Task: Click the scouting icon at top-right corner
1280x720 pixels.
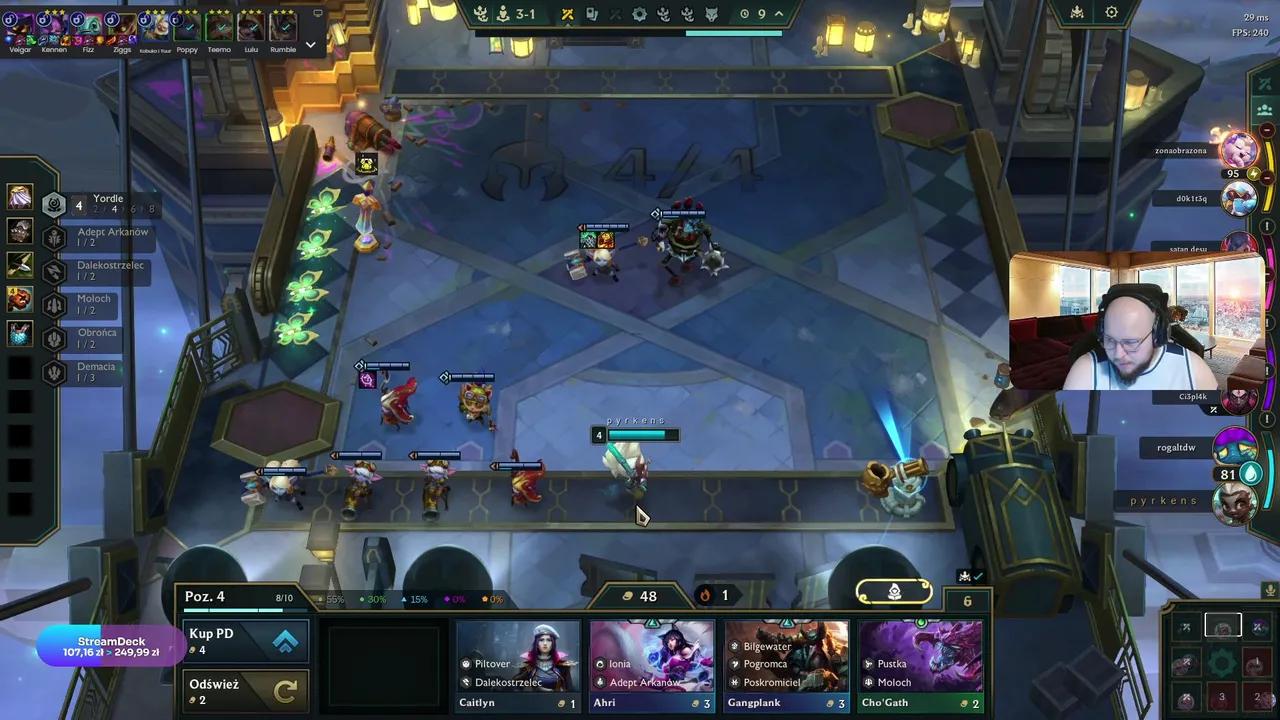Action: tap(1077, 12)
